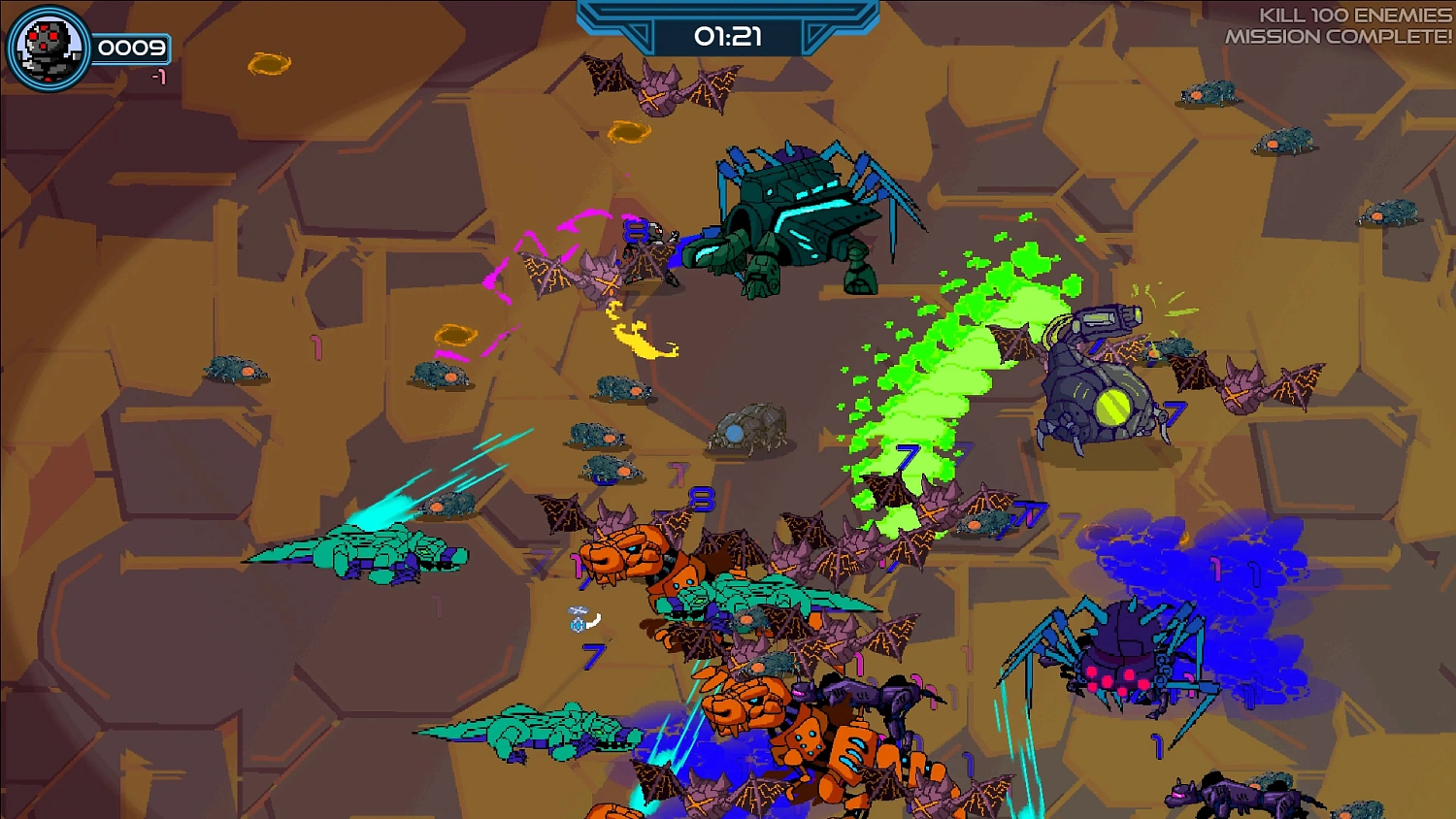The width and height of the screenshot is (1456, 819).
Task: Click the 01:21 mission timer
Action: [728, 34]
